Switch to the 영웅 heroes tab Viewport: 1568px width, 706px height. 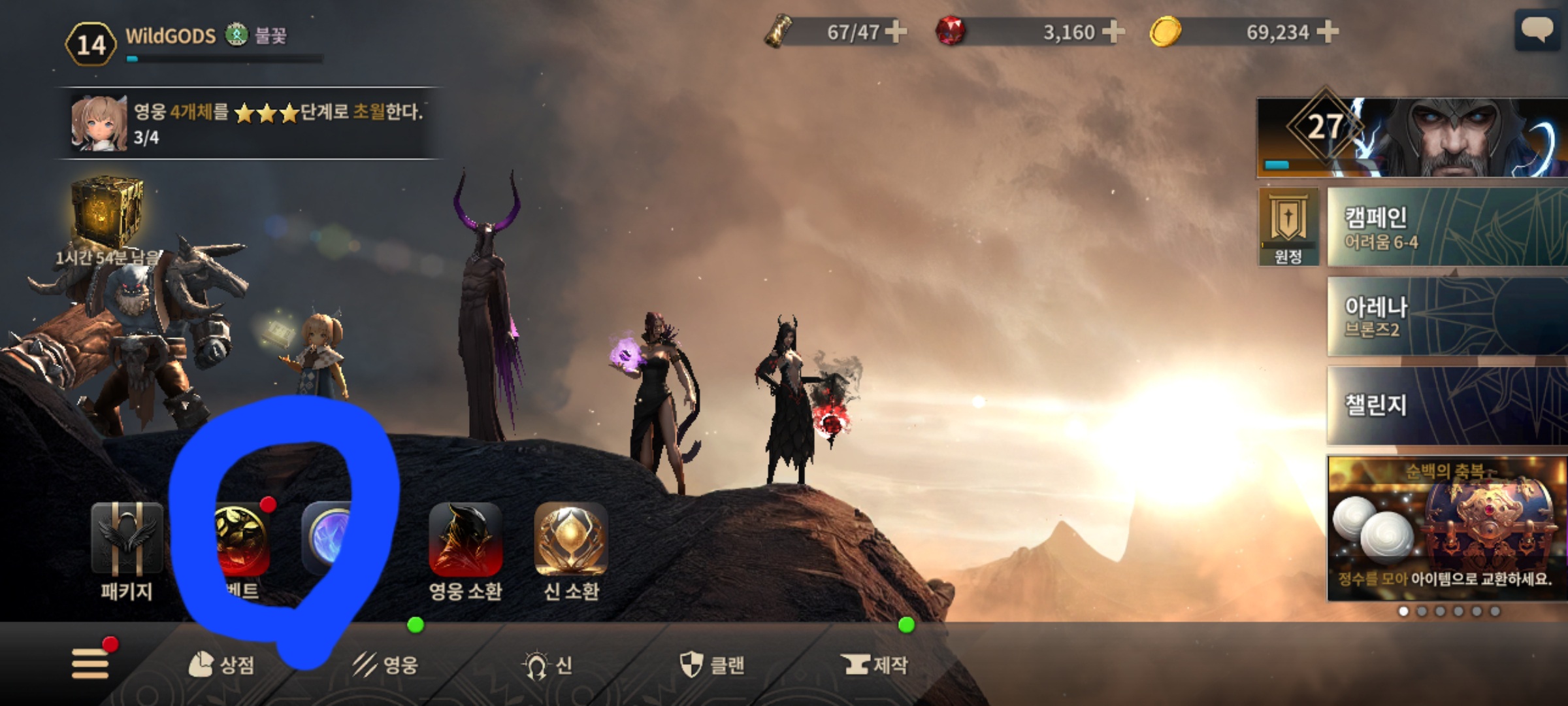point(385,665)
